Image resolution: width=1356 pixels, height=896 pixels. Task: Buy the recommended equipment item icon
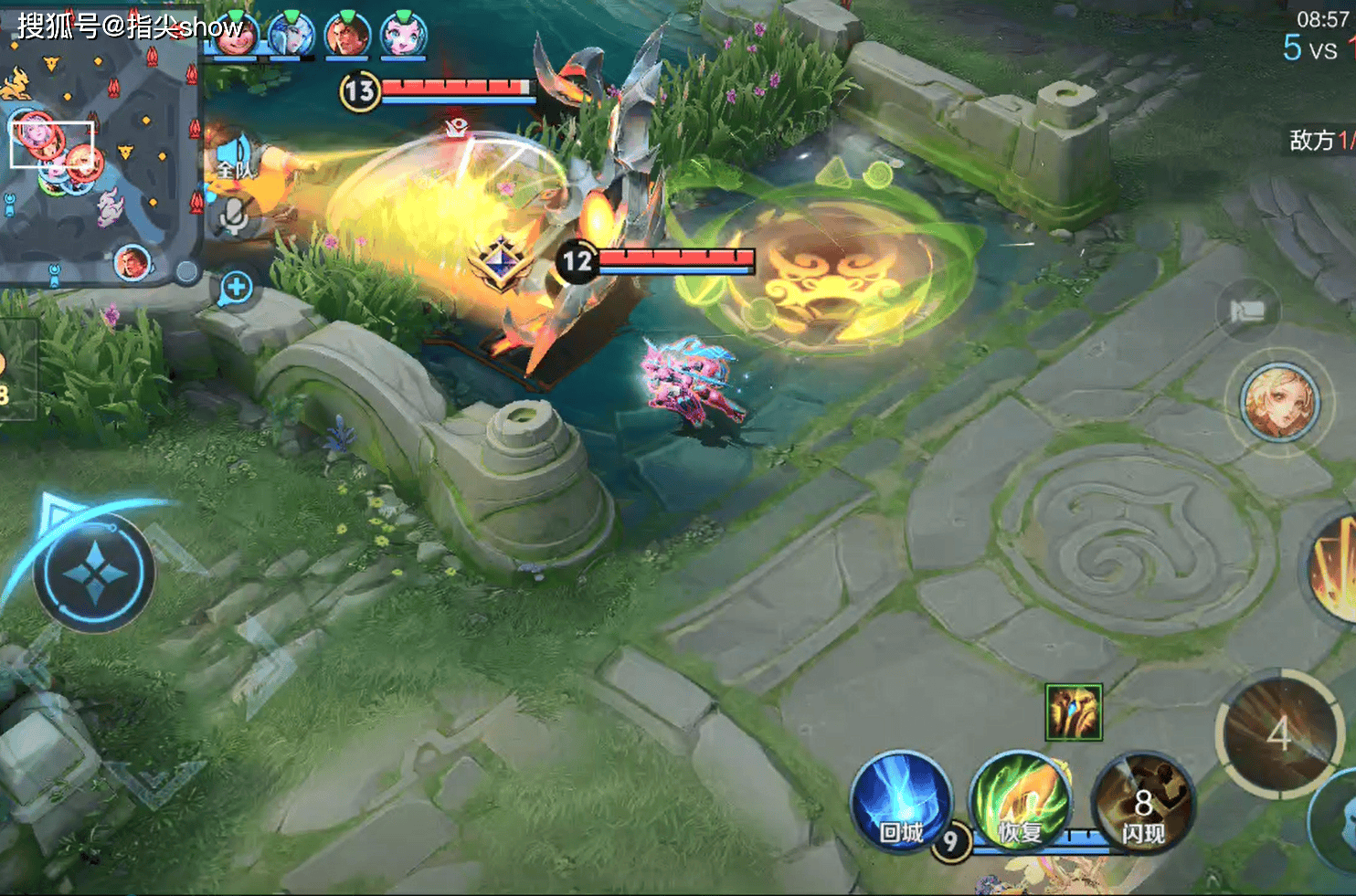1074,712
